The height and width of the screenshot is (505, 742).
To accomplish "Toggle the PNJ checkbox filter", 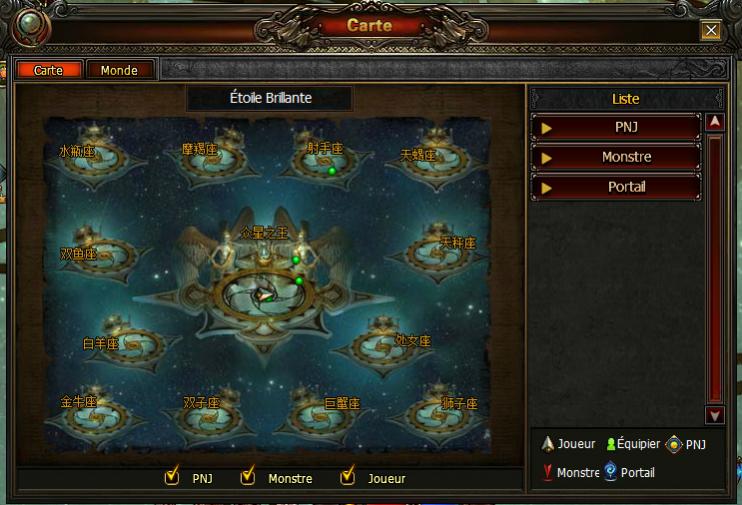I will [x=172, y=477].
